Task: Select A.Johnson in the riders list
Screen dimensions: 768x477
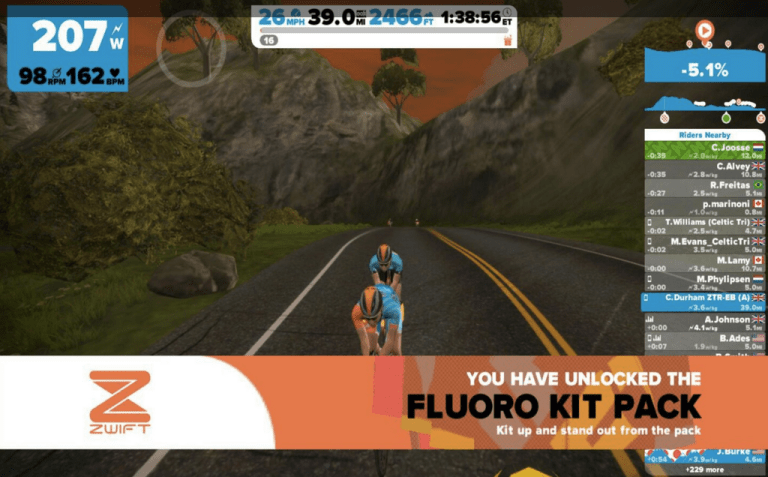Action: (704, 322)
